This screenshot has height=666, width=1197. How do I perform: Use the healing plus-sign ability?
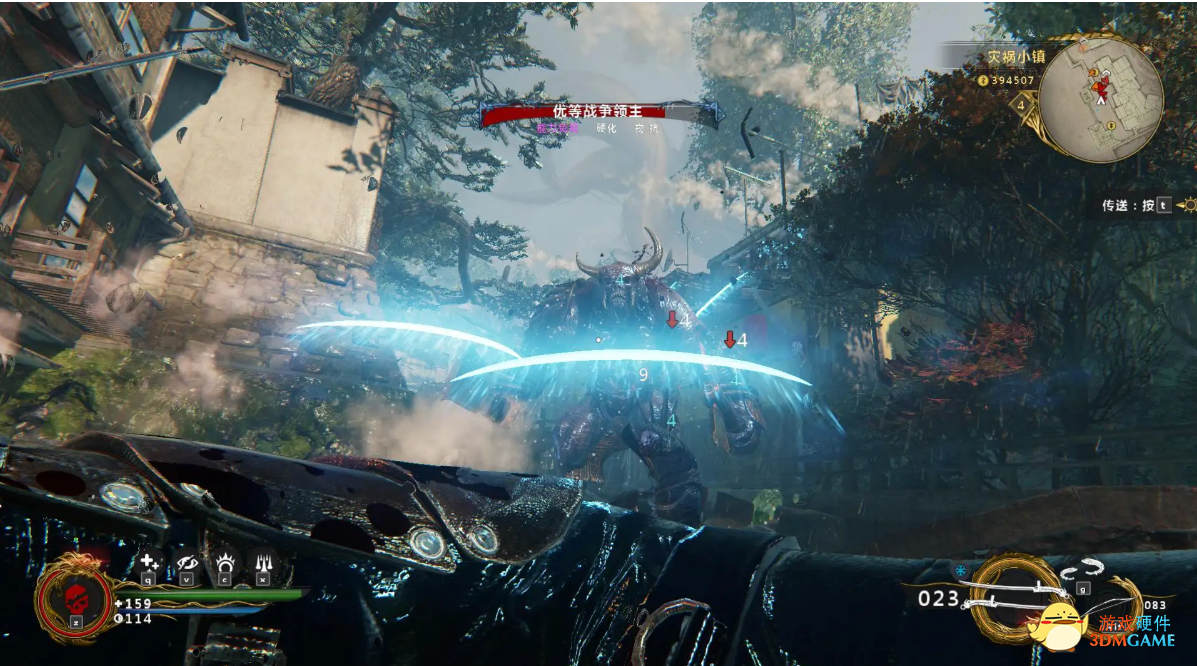(x=149, y=563)
